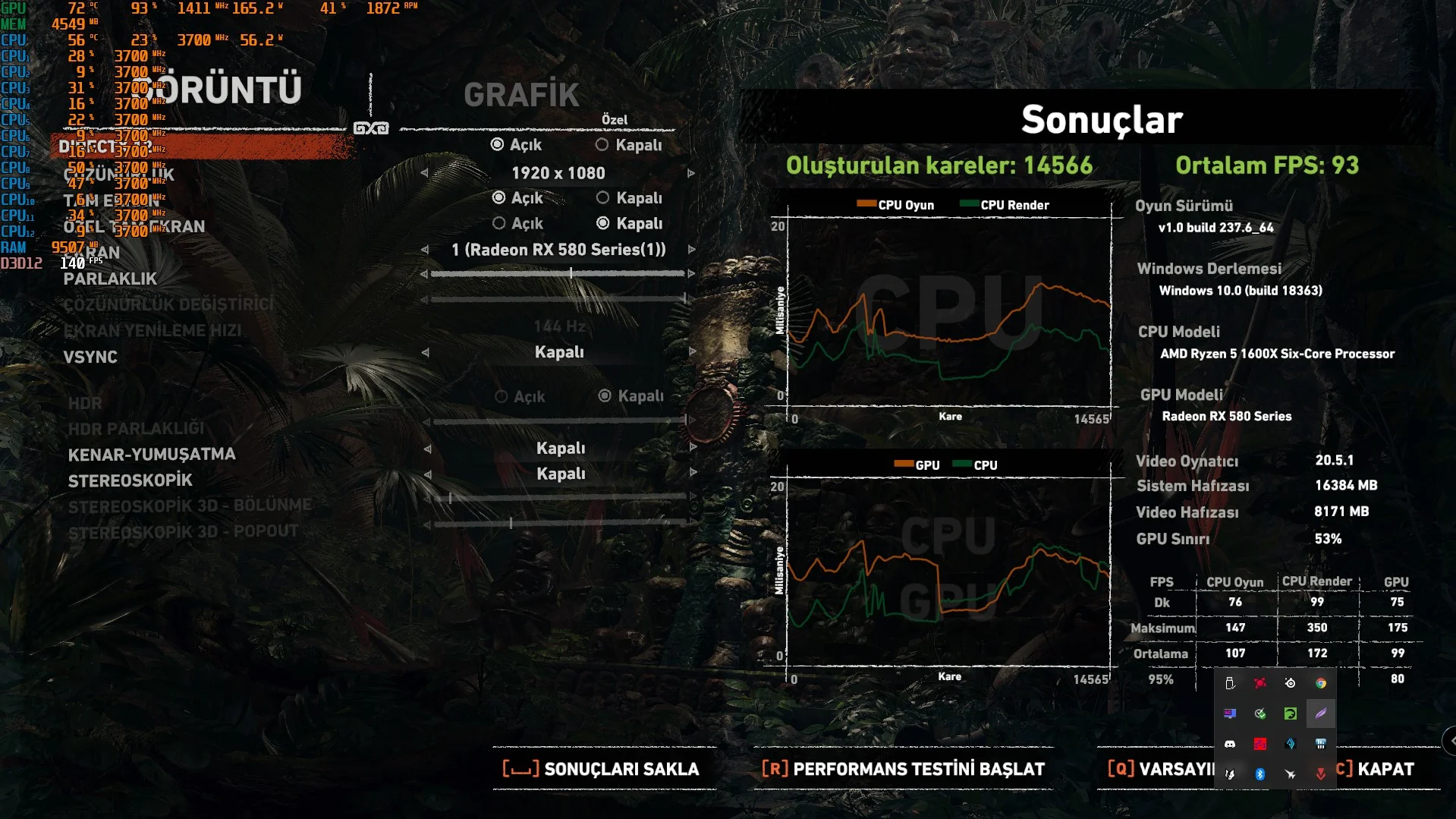Open the green Cougar tray icon

(x=1289, y=713)
